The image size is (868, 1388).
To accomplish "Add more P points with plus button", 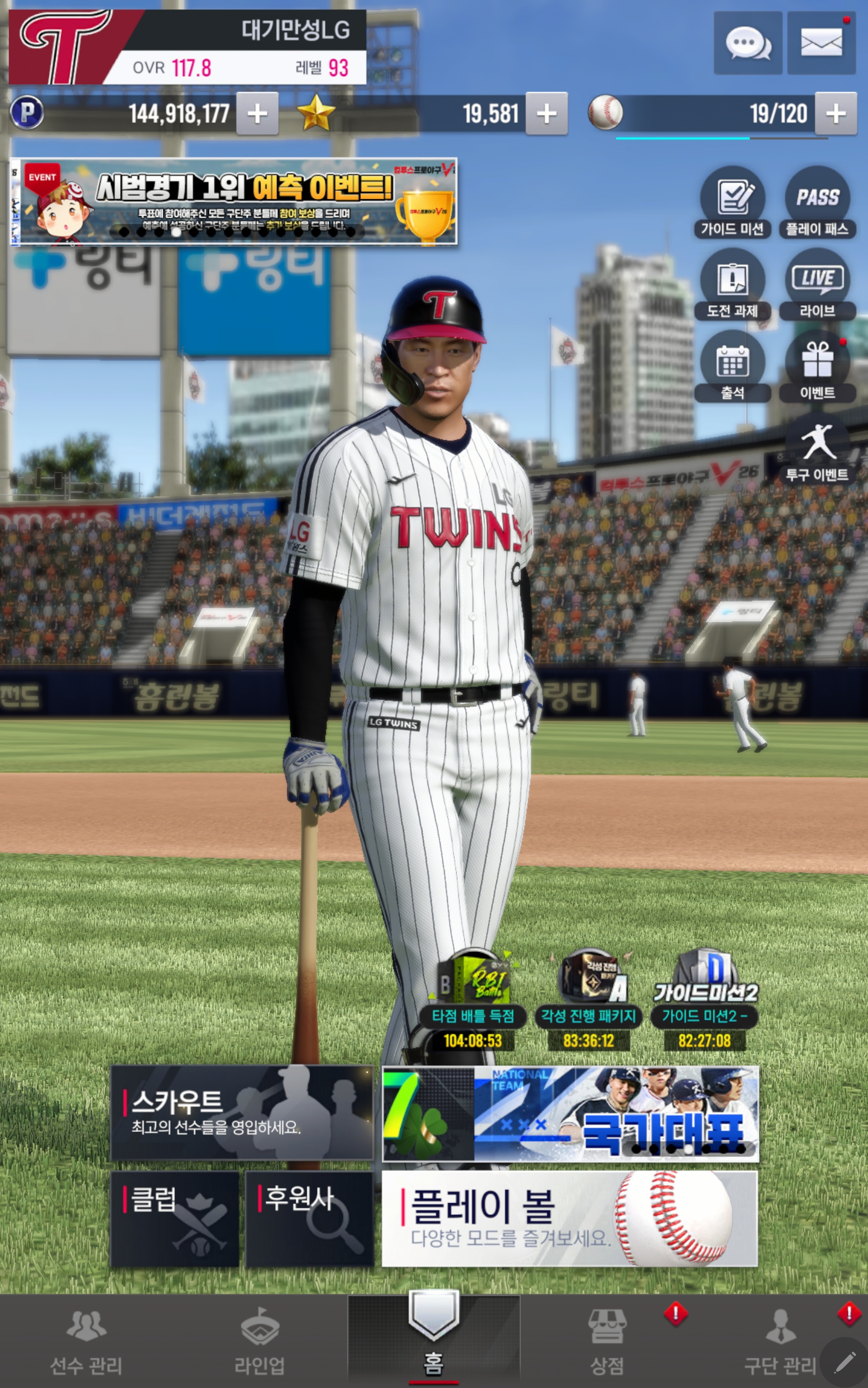I will (x=257, y=113).
